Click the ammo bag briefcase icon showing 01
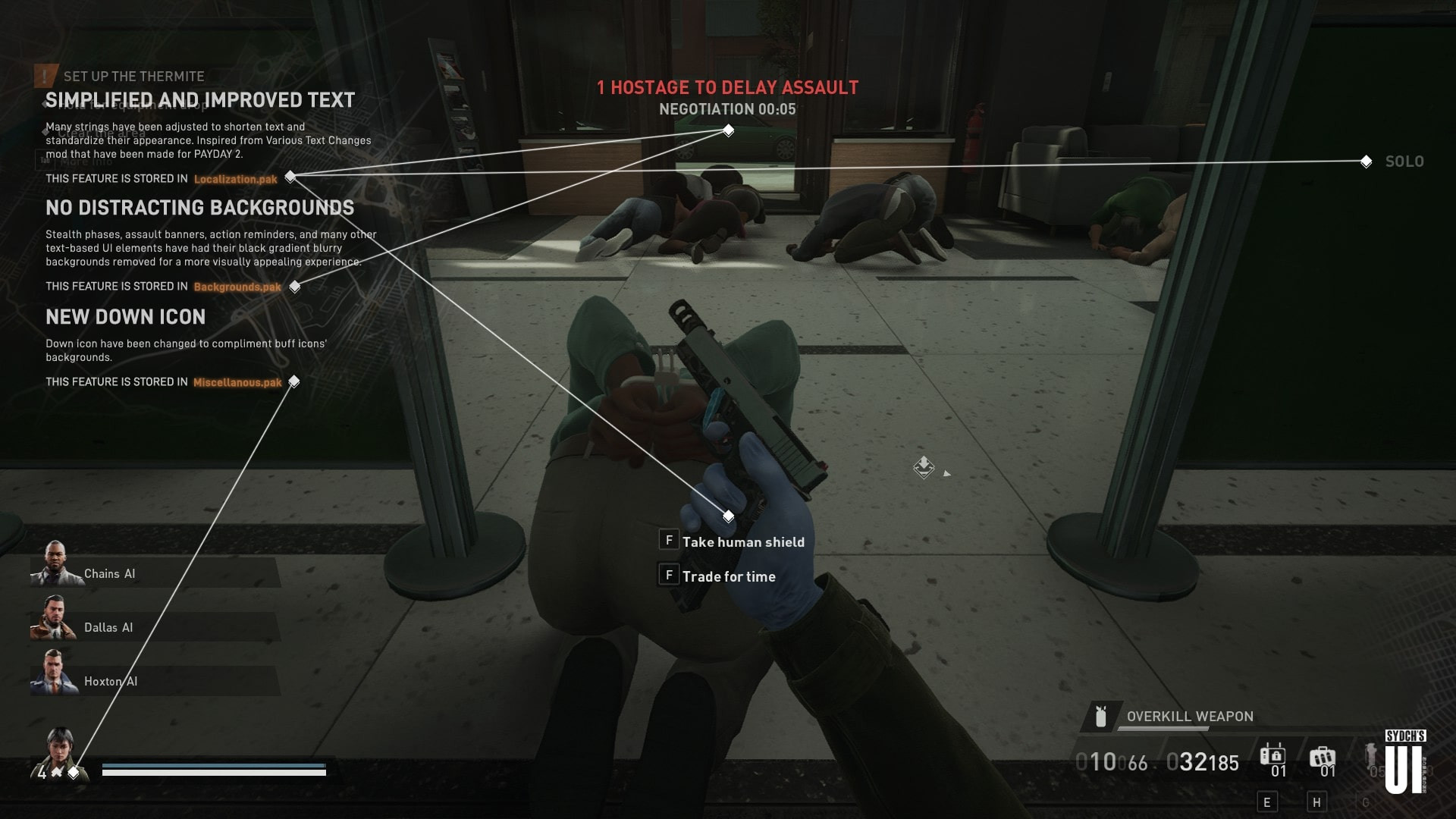 coord(1323,755)
